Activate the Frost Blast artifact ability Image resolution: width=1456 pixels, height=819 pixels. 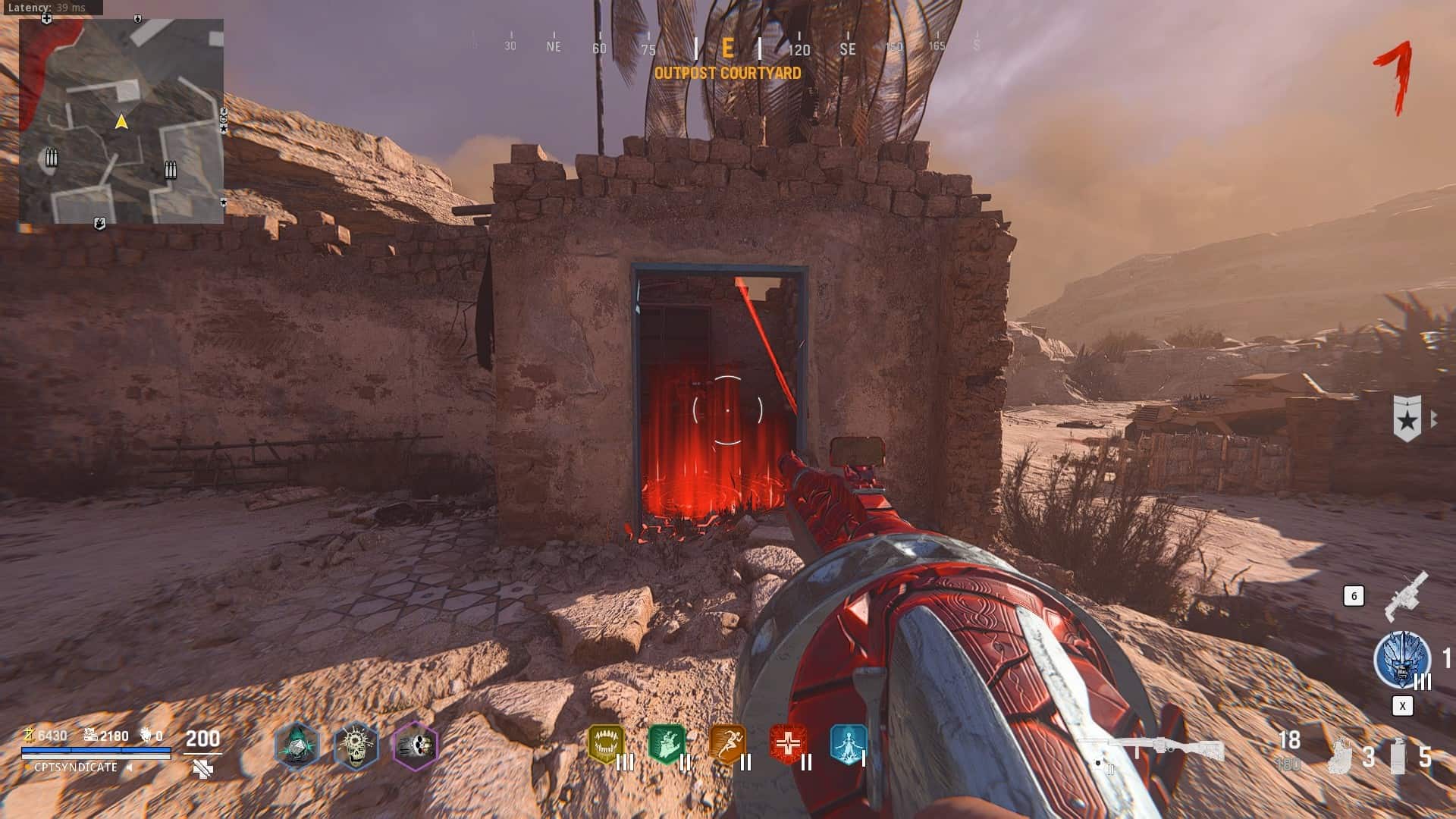[x=1401, y=660]
